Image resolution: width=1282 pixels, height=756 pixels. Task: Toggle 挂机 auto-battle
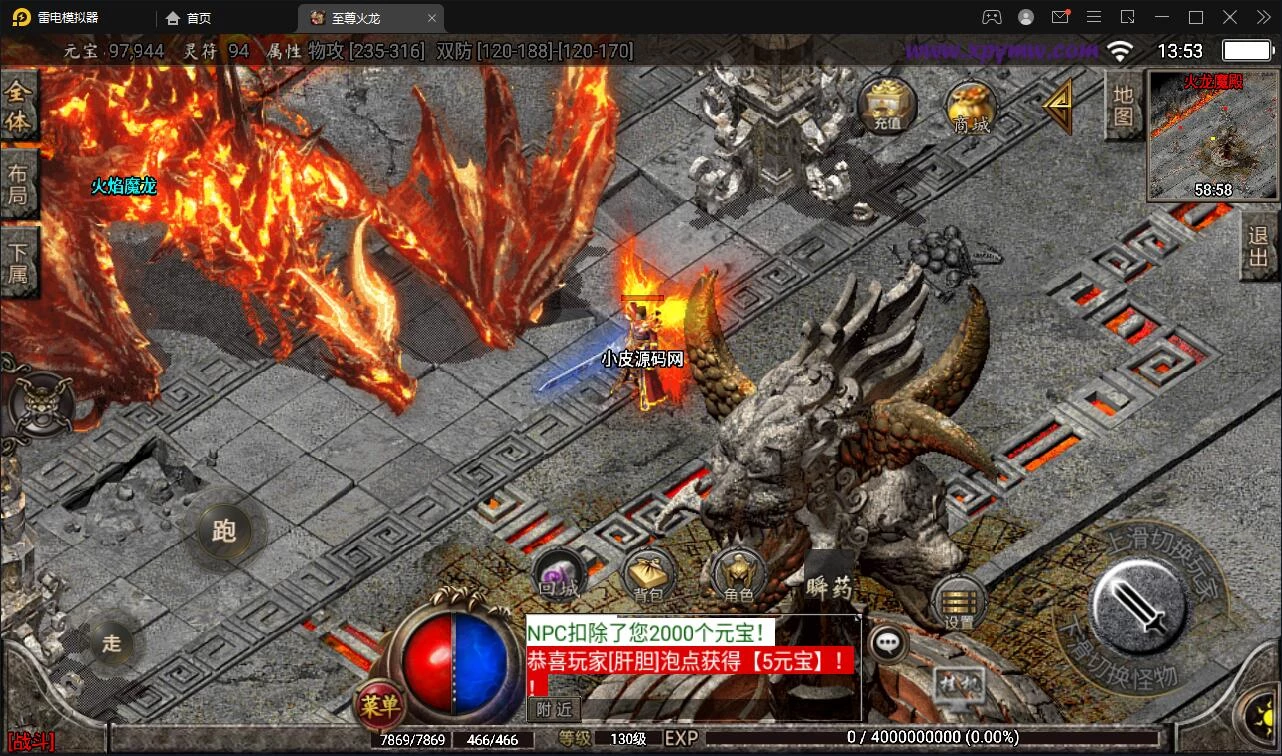point(959,686)
